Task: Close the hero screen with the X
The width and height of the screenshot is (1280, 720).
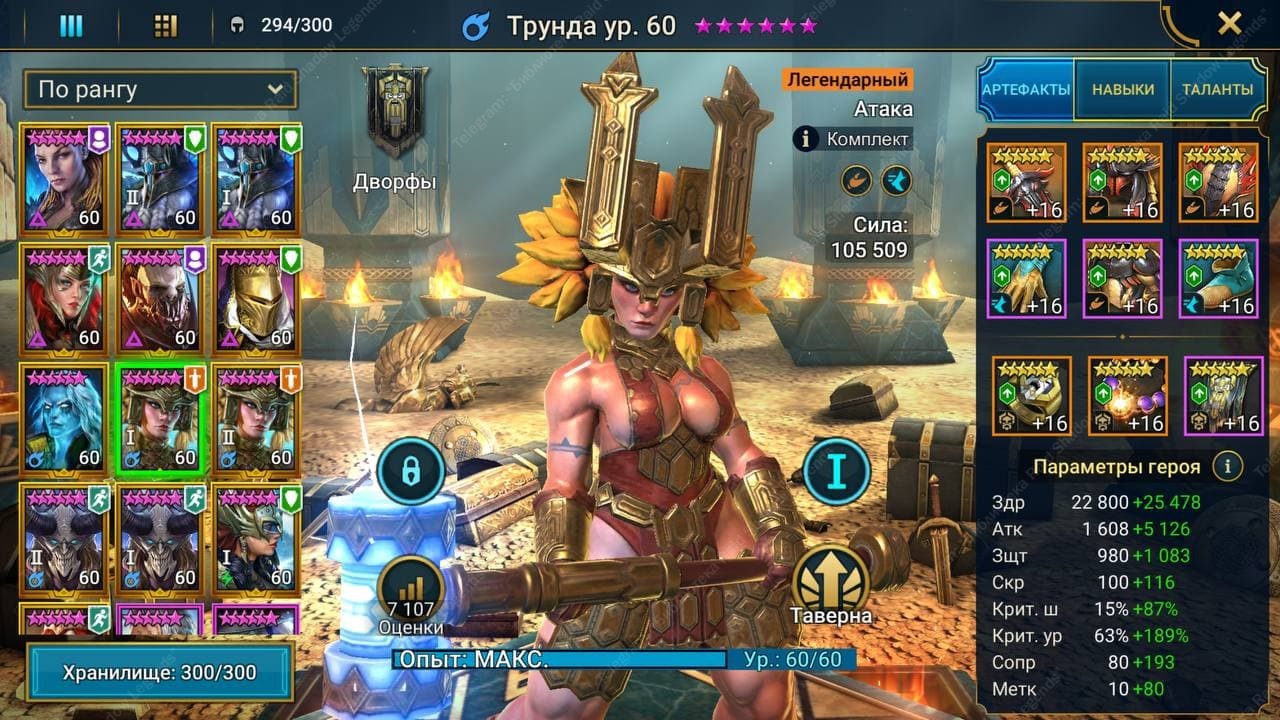Action: (x=1229, y=24)
